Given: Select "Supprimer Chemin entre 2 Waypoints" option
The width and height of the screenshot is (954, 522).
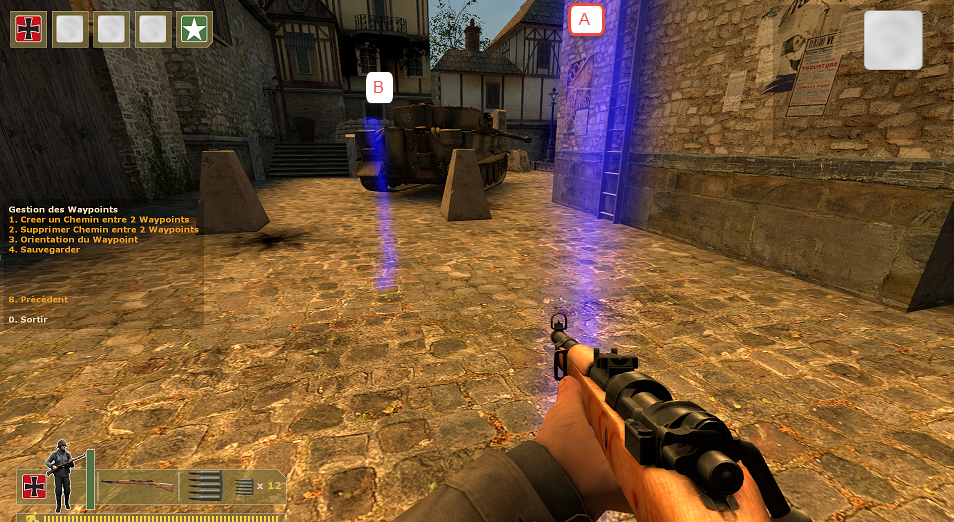Looking at the screenshot, I should (103, 230).
